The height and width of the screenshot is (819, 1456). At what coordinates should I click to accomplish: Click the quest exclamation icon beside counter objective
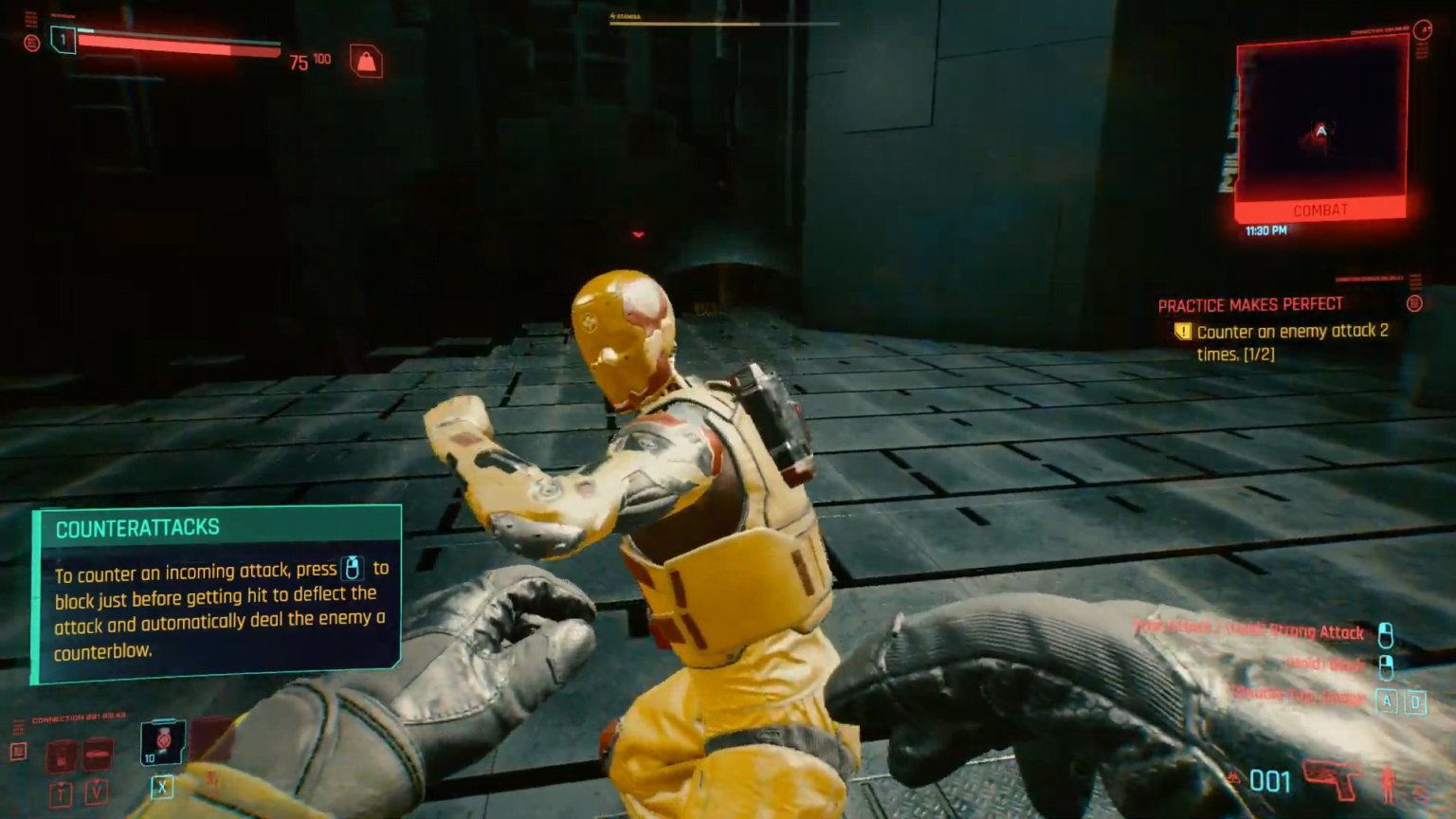click(x=1183, y=332)
